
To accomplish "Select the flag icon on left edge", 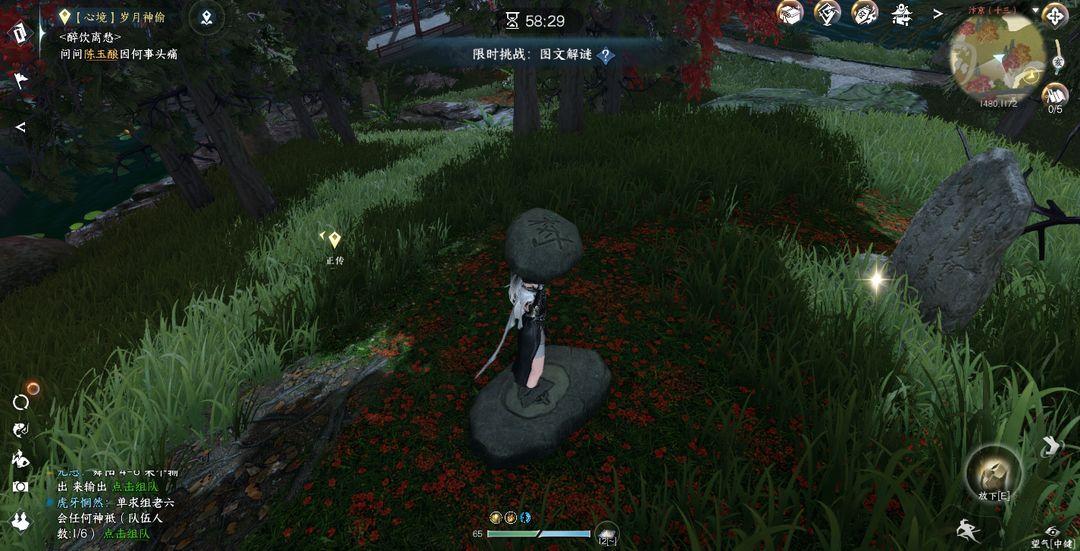I will point(20,79).
